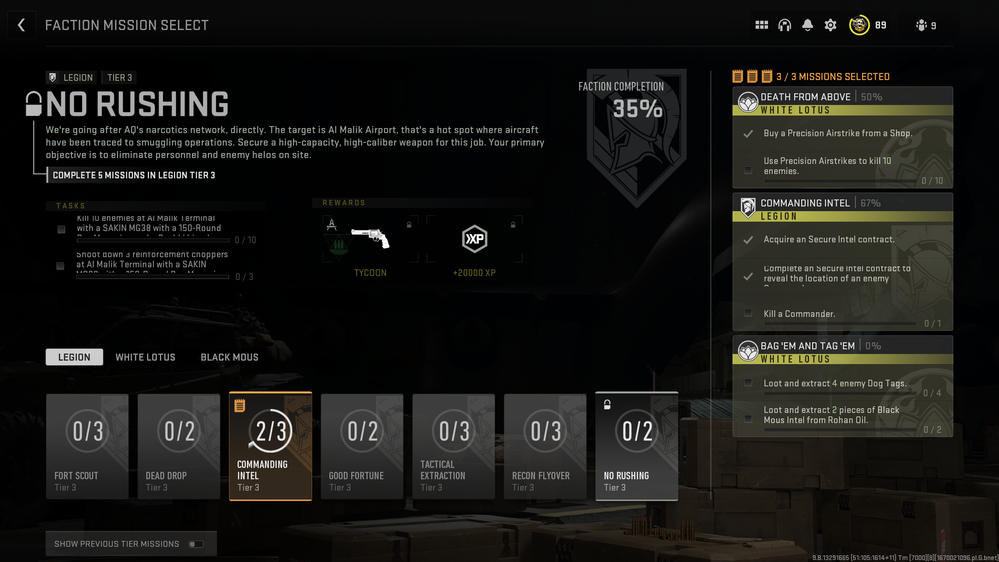Open the Black Mous faction tab
The image size is (999, 562).
pos(229,357)
